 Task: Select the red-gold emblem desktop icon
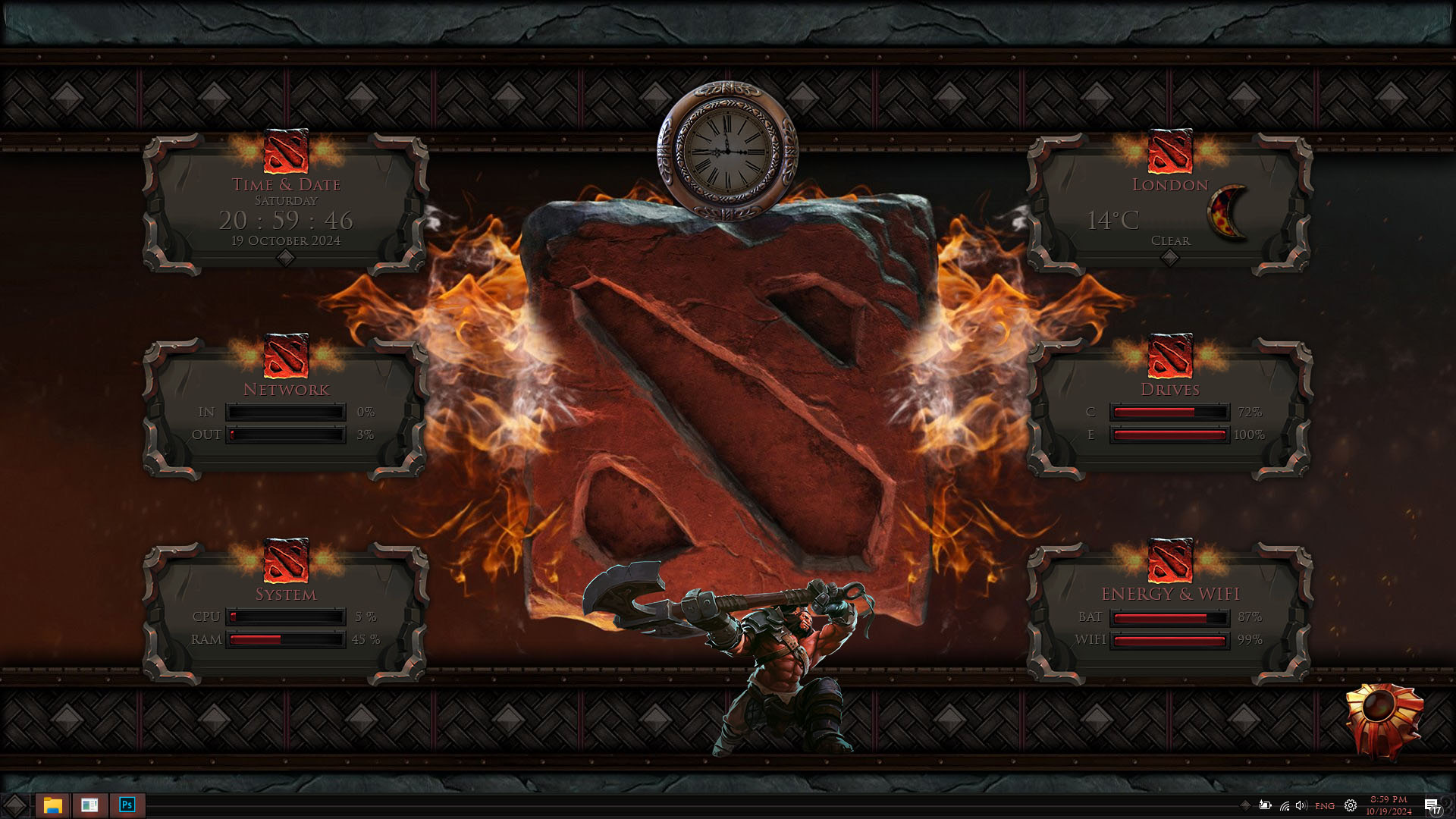pyautogui.click(x=1383, y=720)
